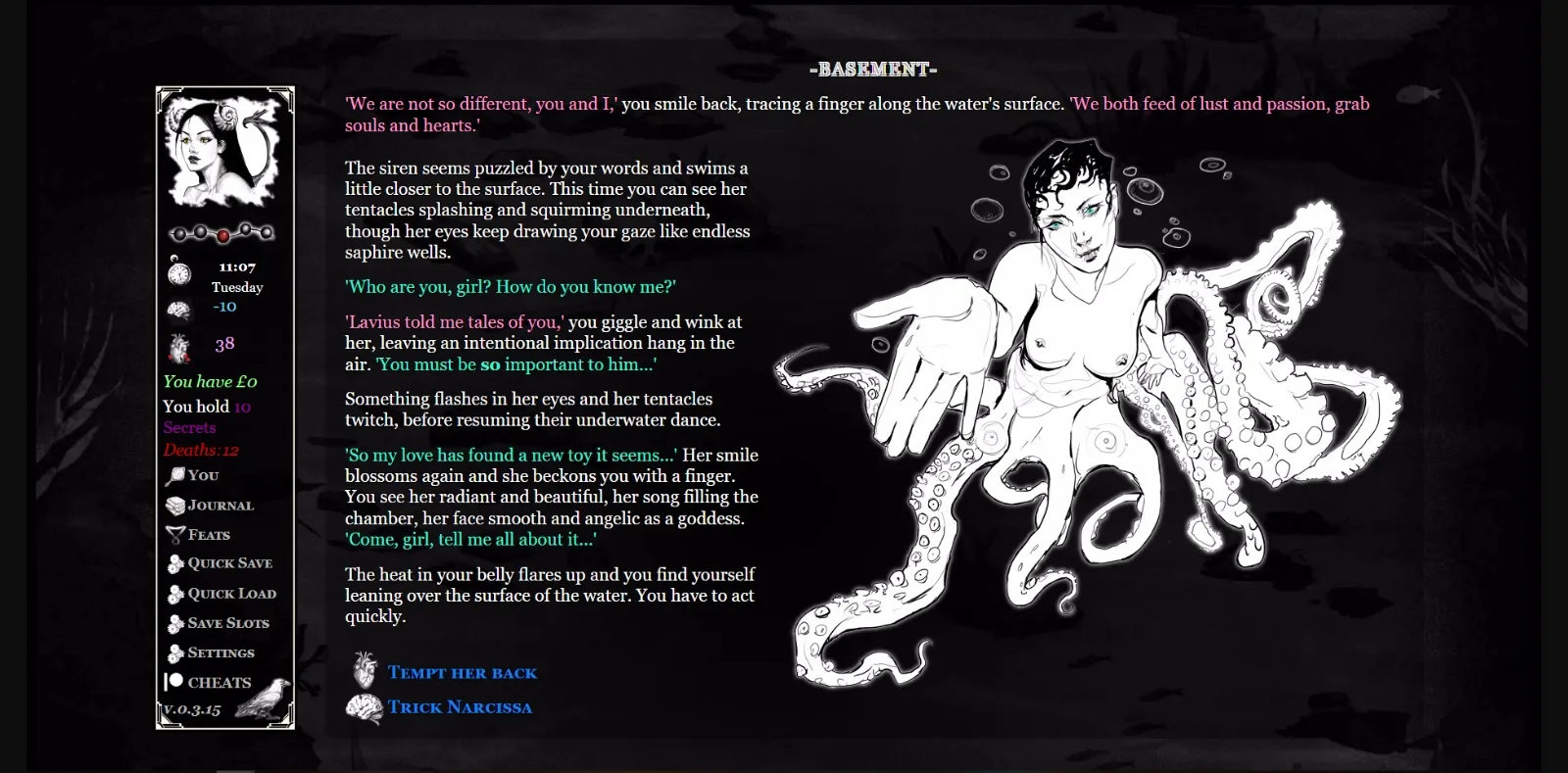
Task: Open the hand-mirror icon next to You
Action: click(174, 474)
